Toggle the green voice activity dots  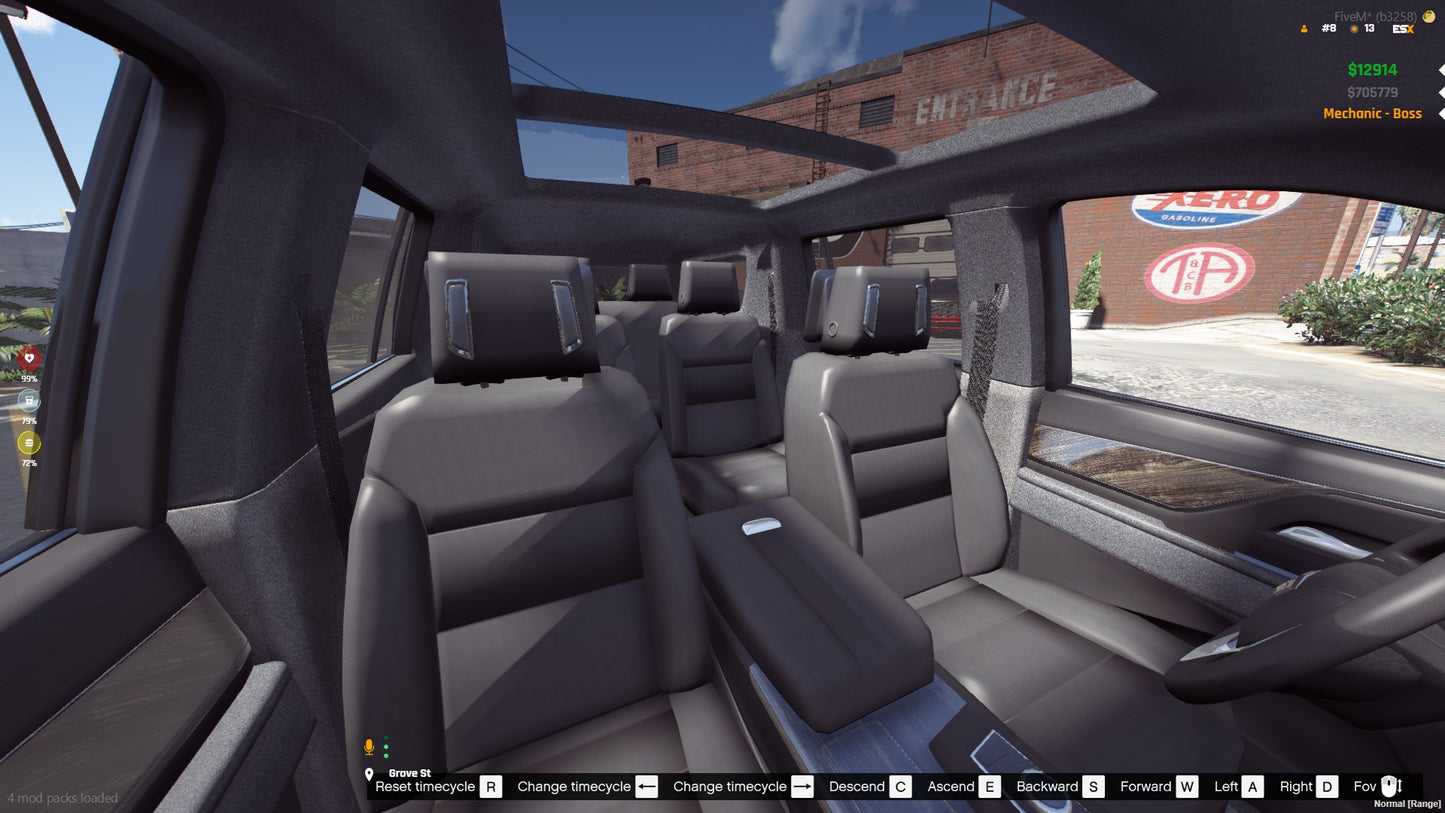click(x=386, y=745)
